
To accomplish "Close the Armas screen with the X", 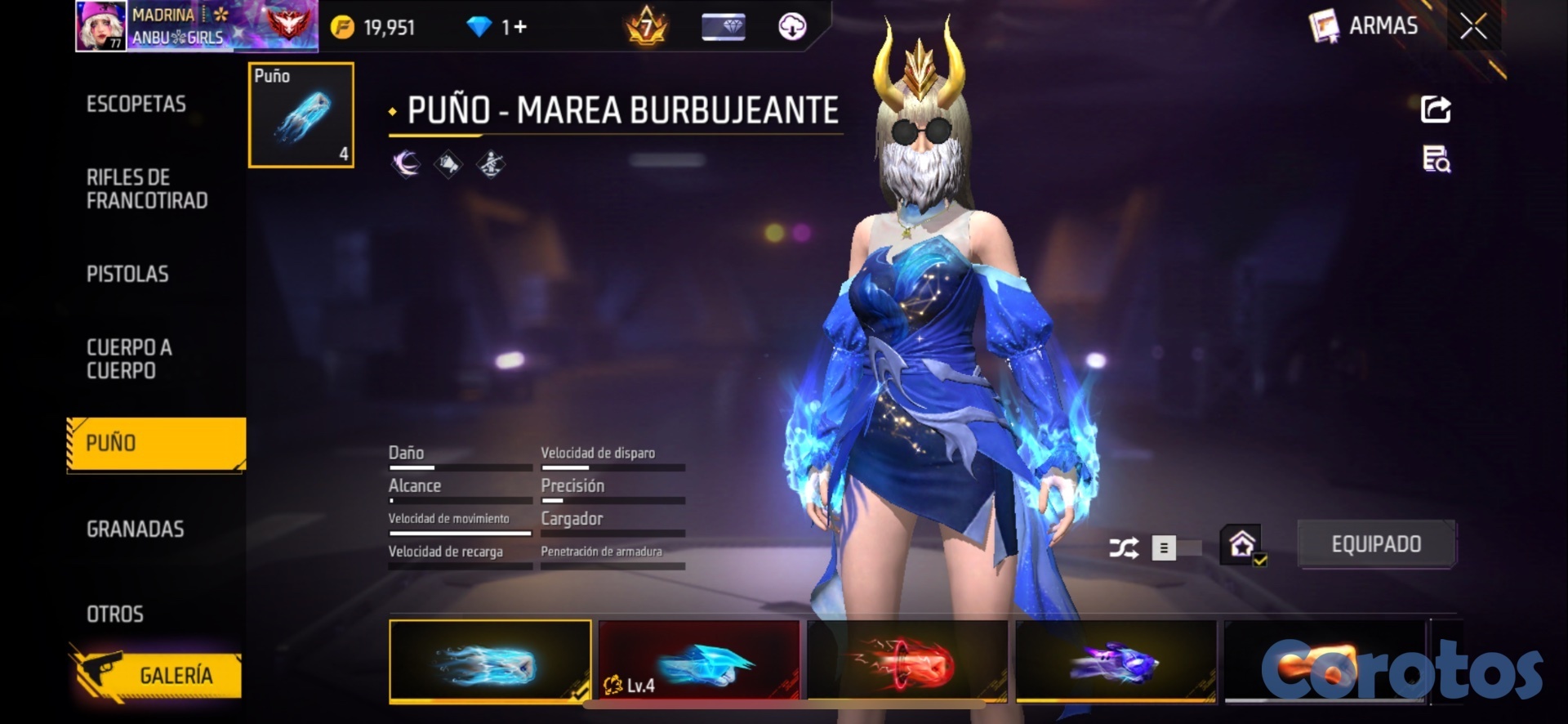I will pyautogui.click(x=1473, y=27).
